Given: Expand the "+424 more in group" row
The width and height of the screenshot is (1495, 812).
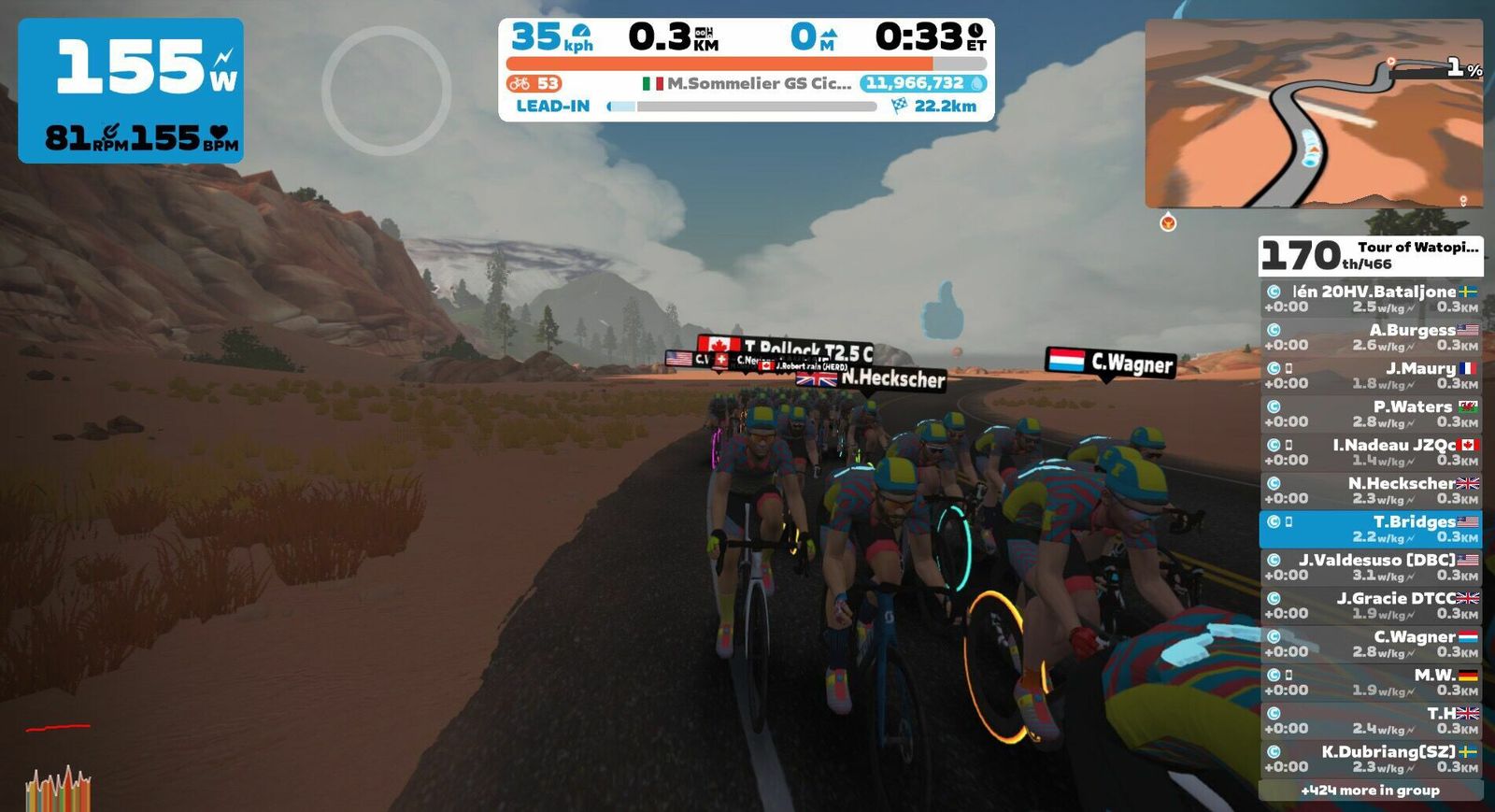Looking at the screenshot, I should tap(1371, 791).
